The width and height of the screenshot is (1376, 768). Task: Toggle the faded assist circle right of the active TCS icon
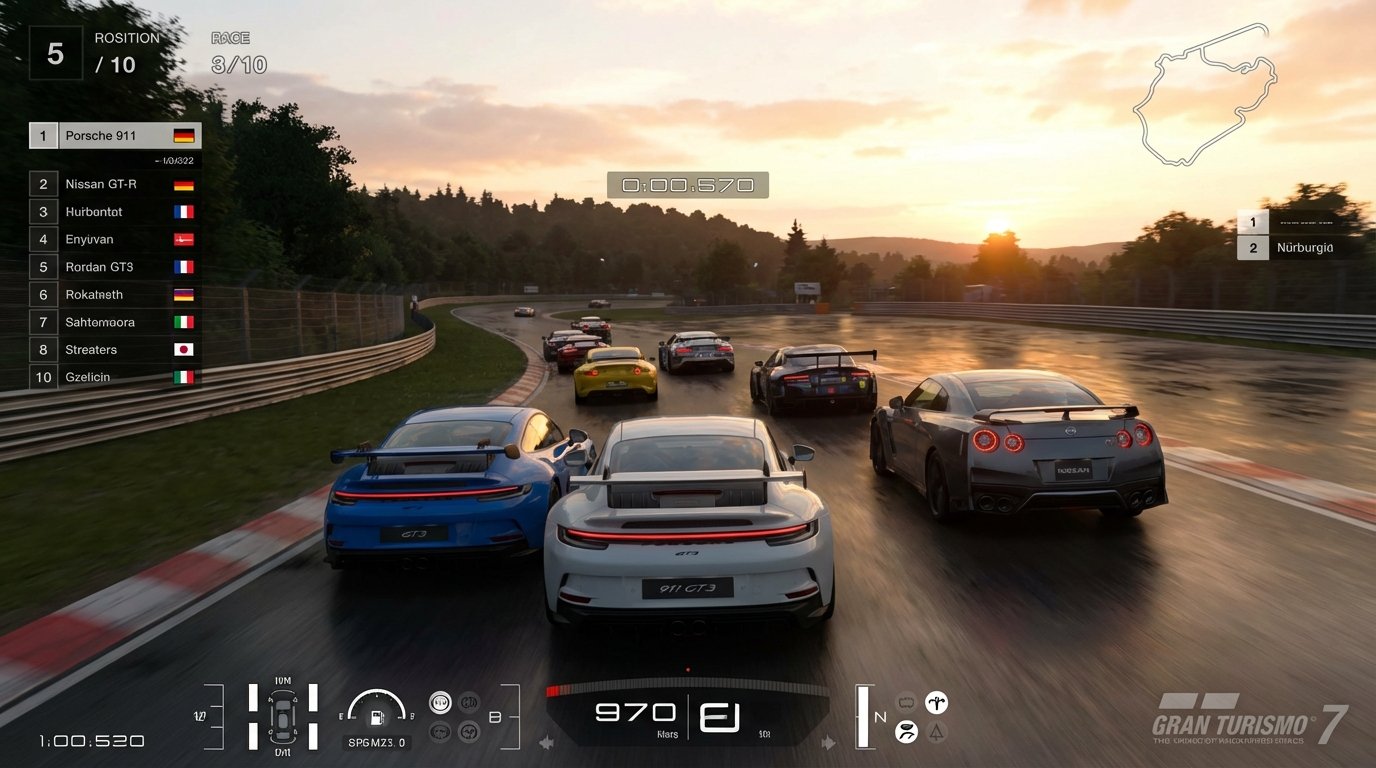(x=469, y=702)
